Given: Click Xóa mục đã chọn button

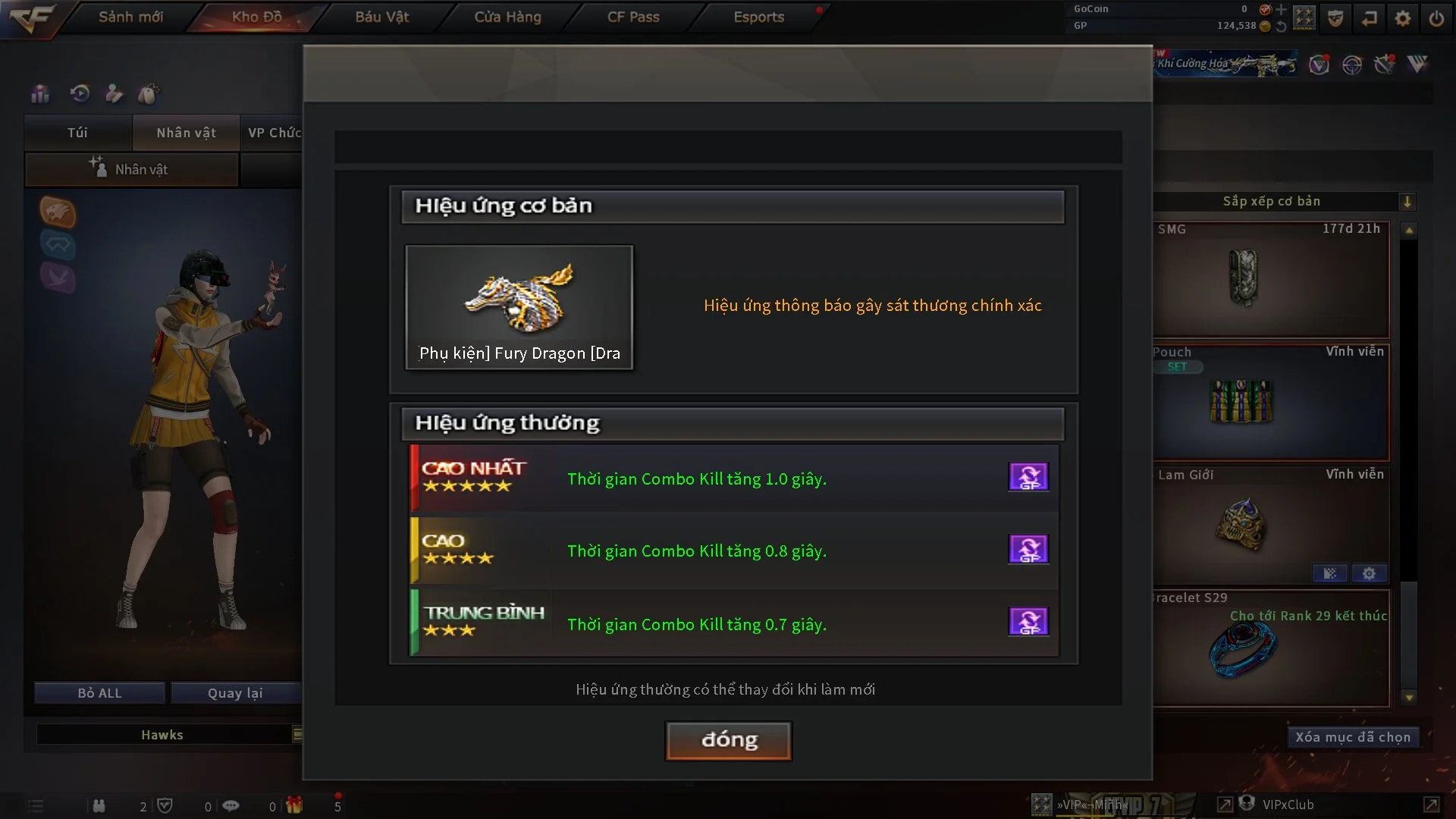Looking at the screenshot, I should pos(1352,737).
